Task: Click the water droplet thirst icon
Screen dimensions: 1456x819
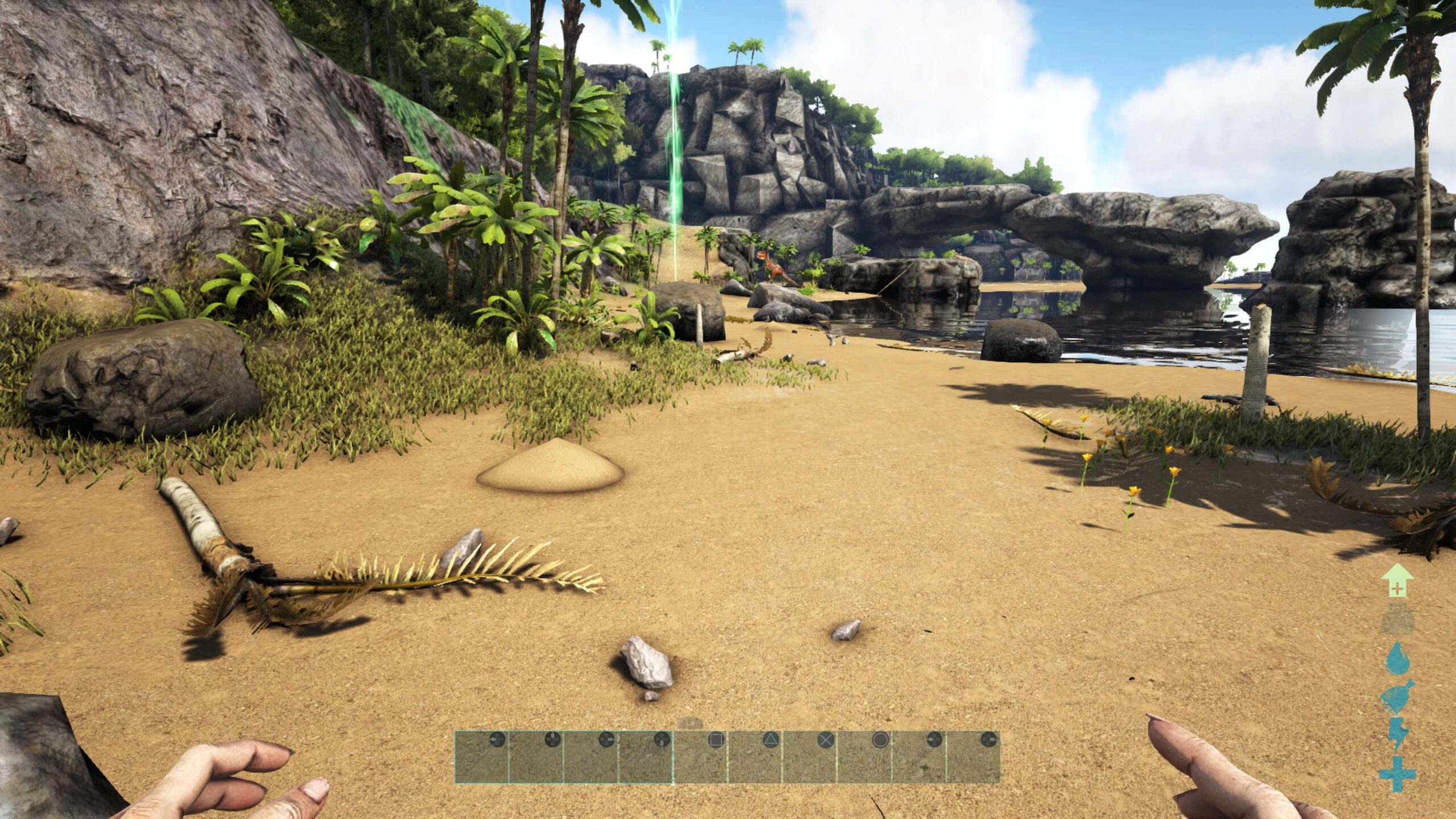Action: (1397, 658)
